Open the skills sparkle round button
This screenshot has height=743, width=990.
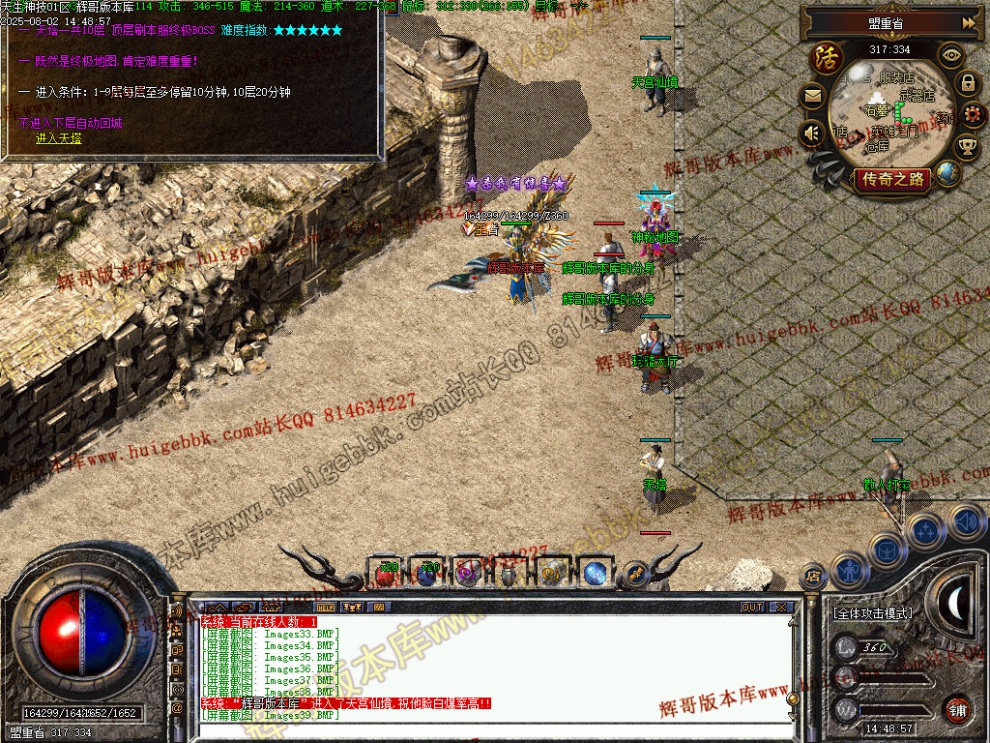pyautogui.click(x=926, y=530)
